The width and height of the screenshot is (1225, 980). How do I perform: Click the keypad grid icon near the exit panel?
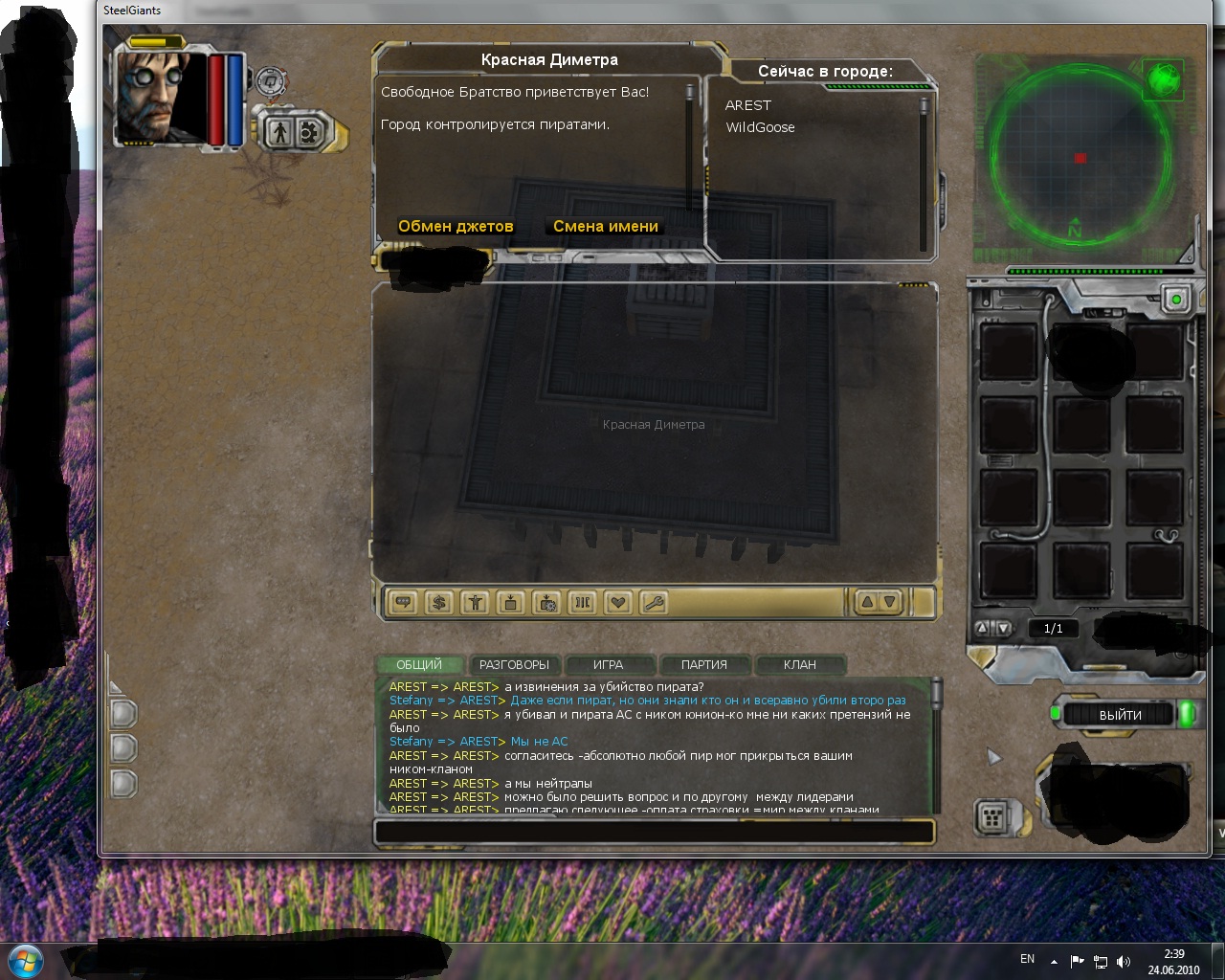[992, 817]
